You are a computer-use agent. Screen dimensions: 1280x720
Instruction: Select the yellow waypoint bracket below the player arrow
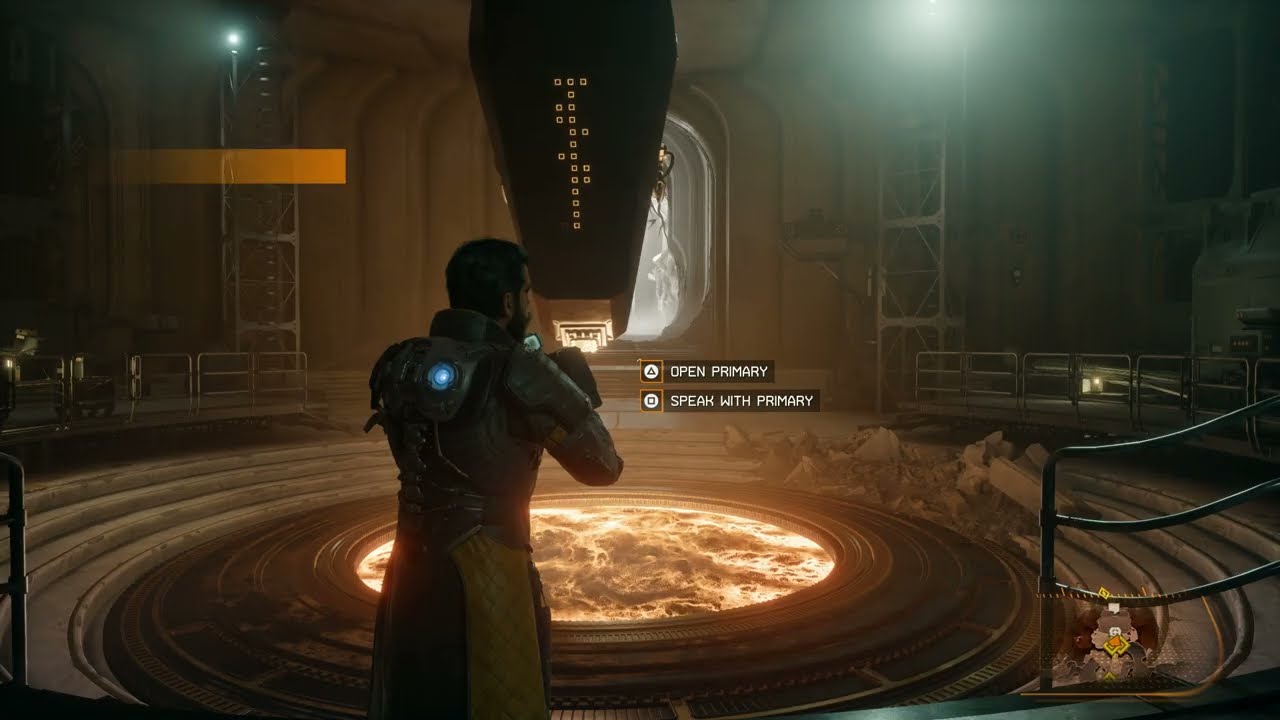tap(1109, 676)
